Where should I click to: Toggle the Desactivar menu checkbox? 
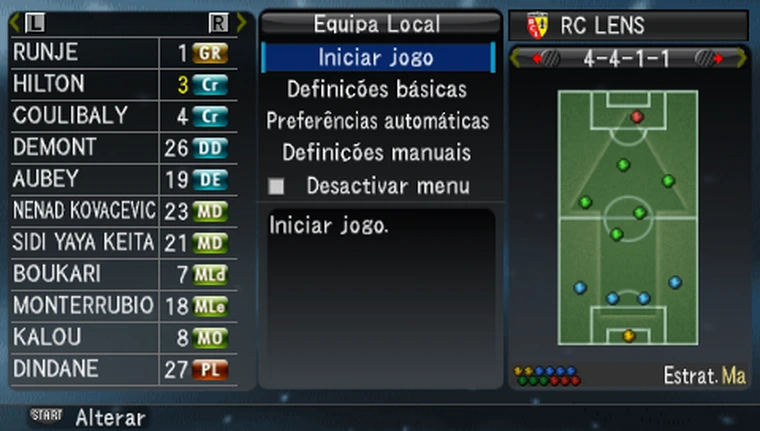(277, 186)
